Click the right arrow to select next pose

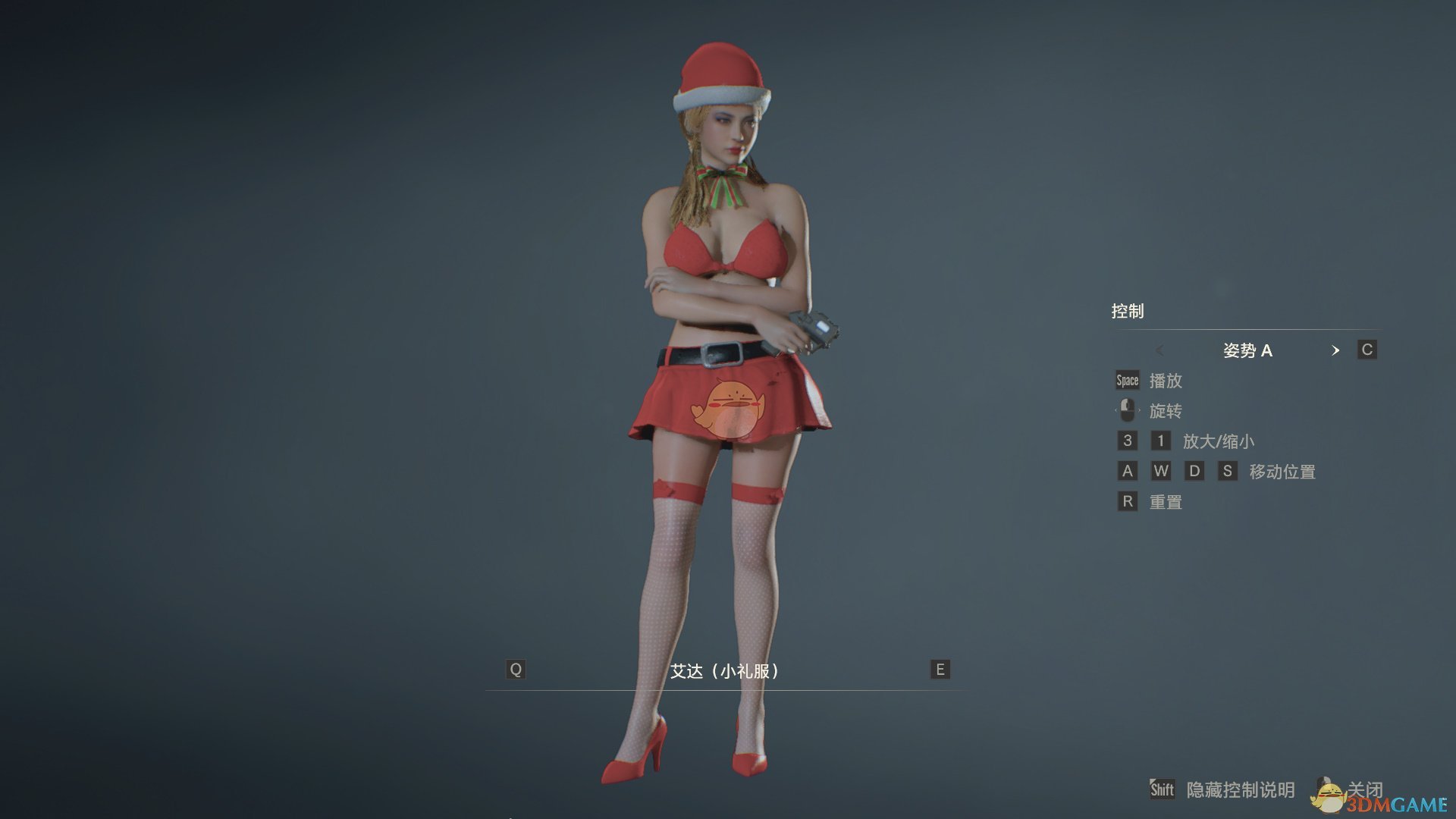point(1336,351)
